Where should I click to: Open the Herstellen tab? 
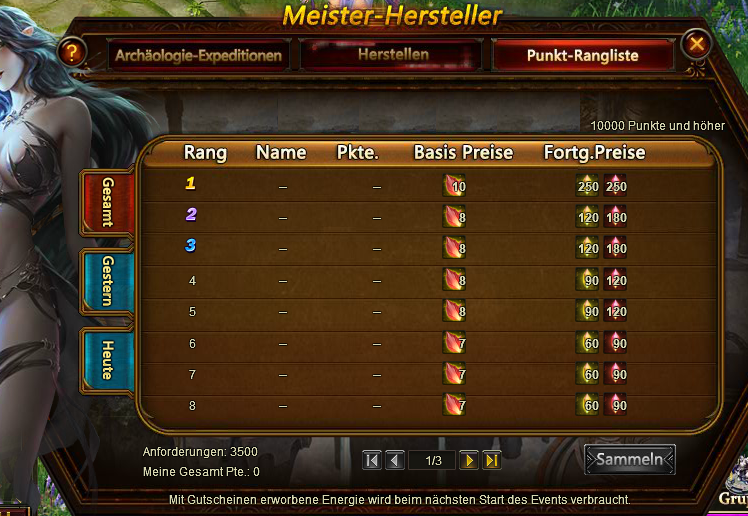(x=392, y=54)
